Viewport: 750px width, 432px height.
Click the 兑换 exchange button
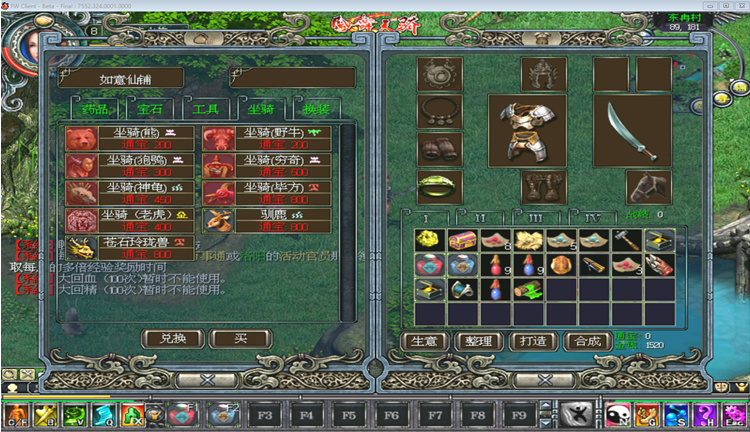click(166, 338)
